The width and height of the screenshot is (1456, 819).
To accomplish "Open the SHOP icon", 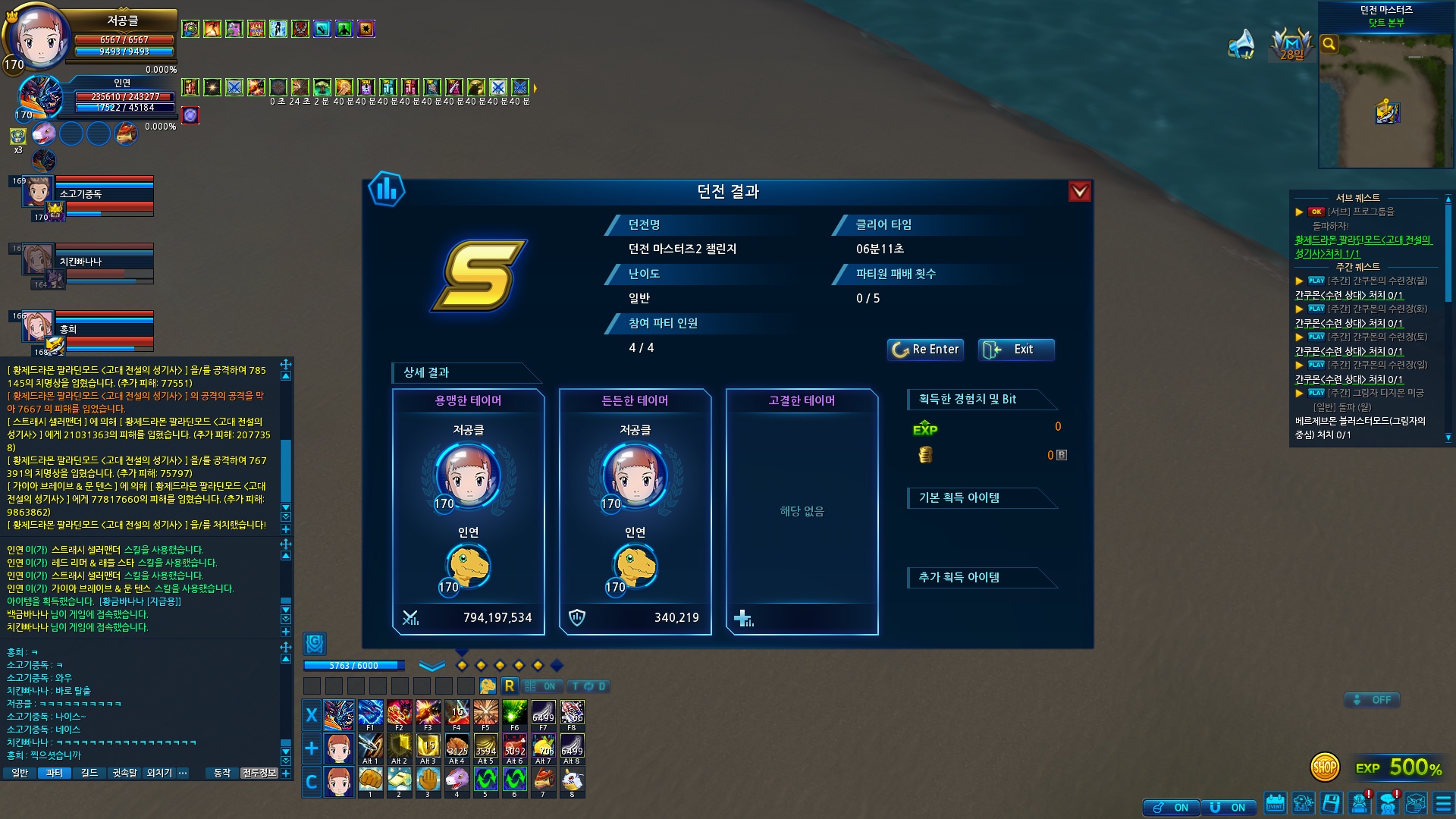I will [1325, 767].
